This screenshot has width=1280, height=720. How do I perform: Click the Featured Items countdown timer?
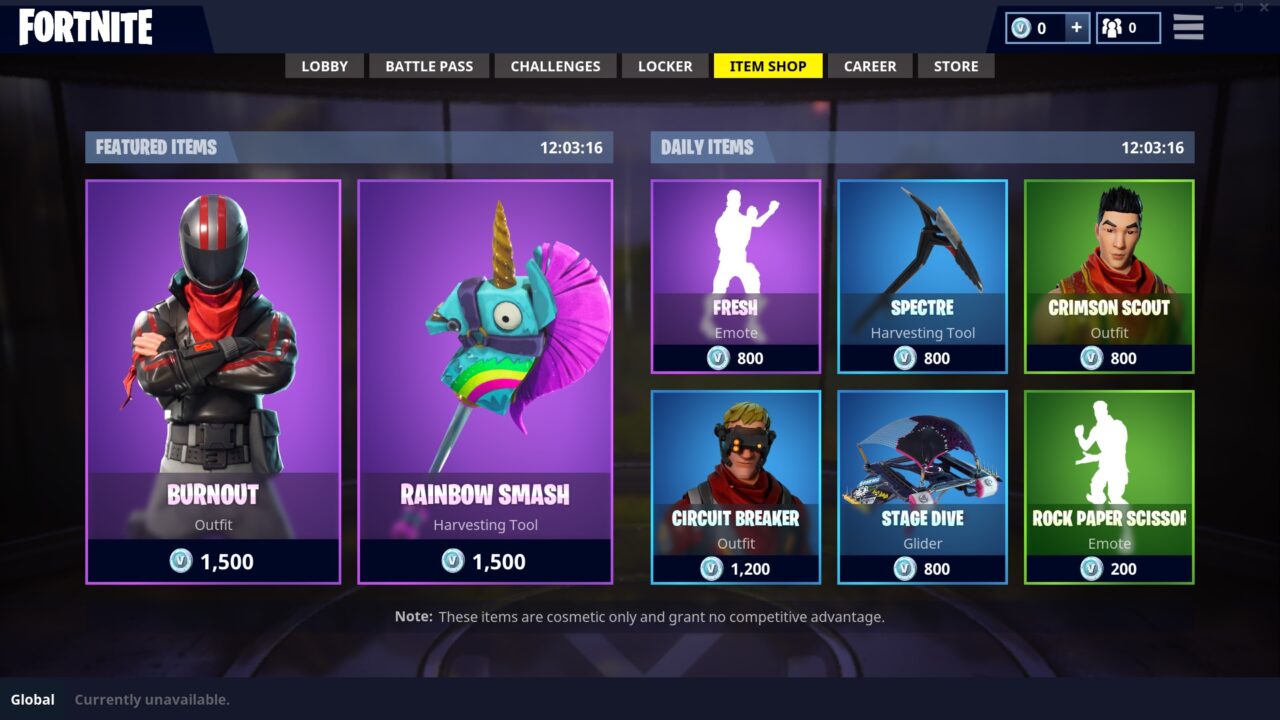572,147
